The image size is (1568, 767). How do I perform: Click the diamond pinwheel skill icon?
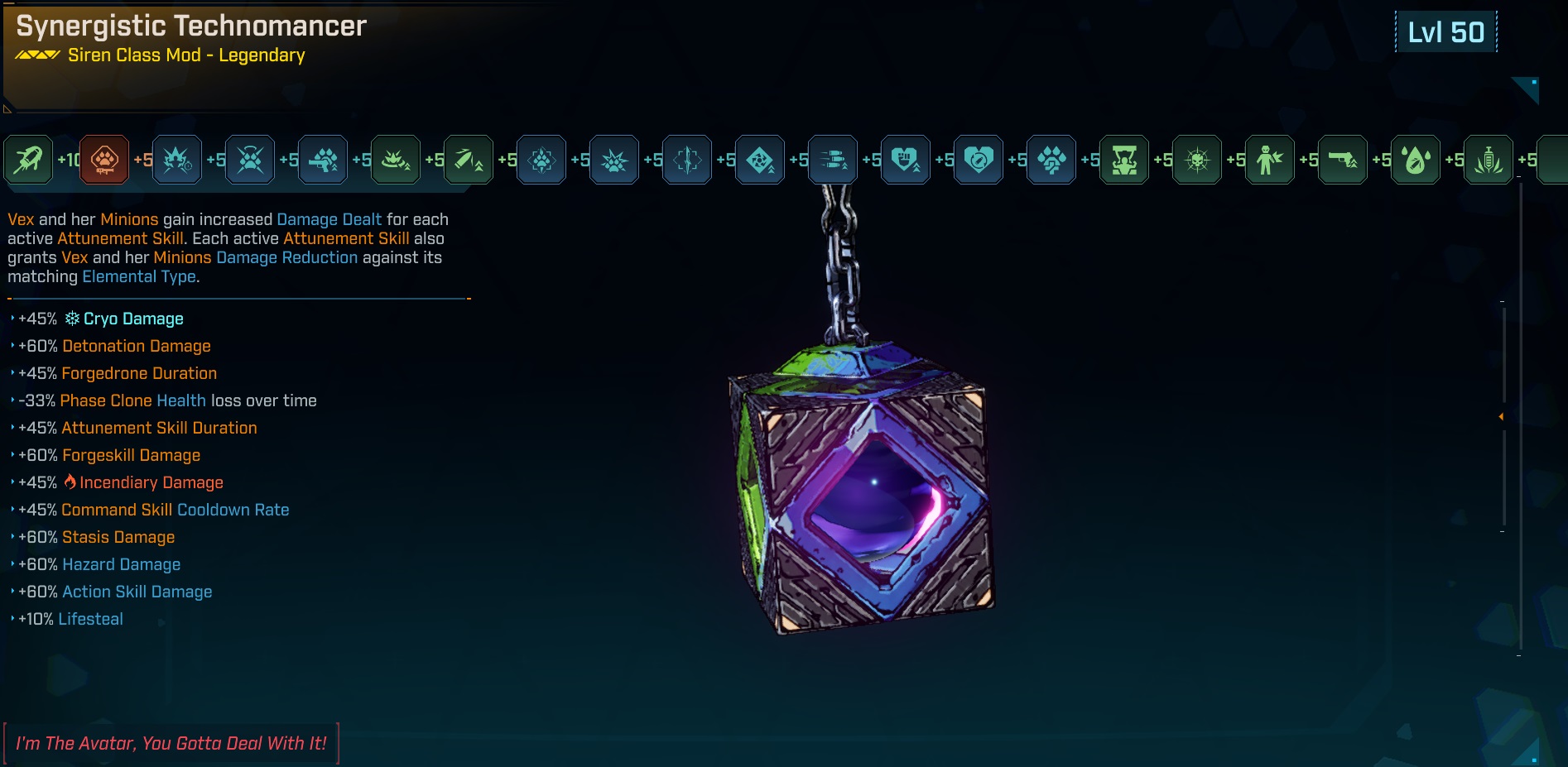tap(760, 159)
